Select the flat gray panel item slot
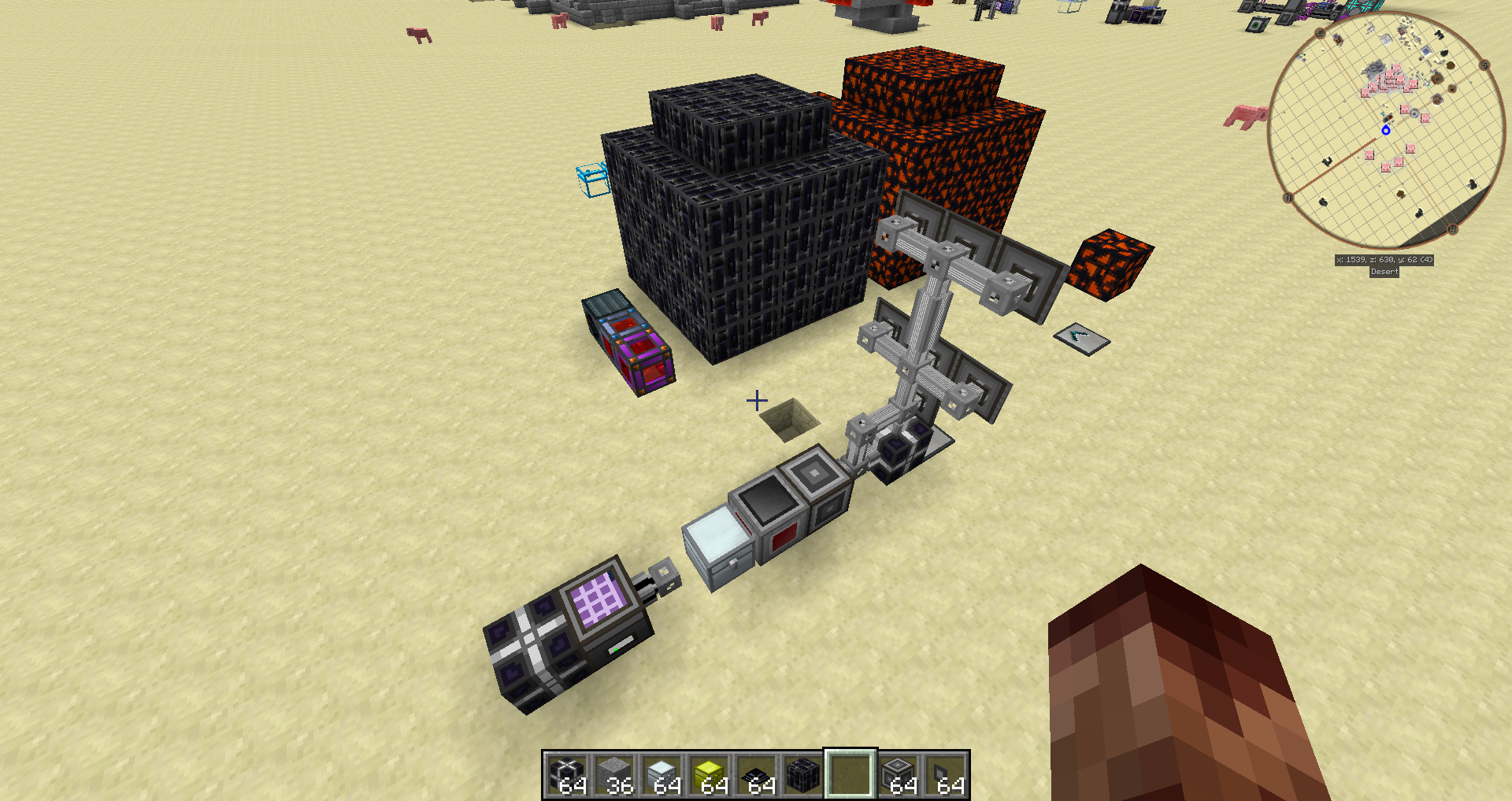 point(945,775)
